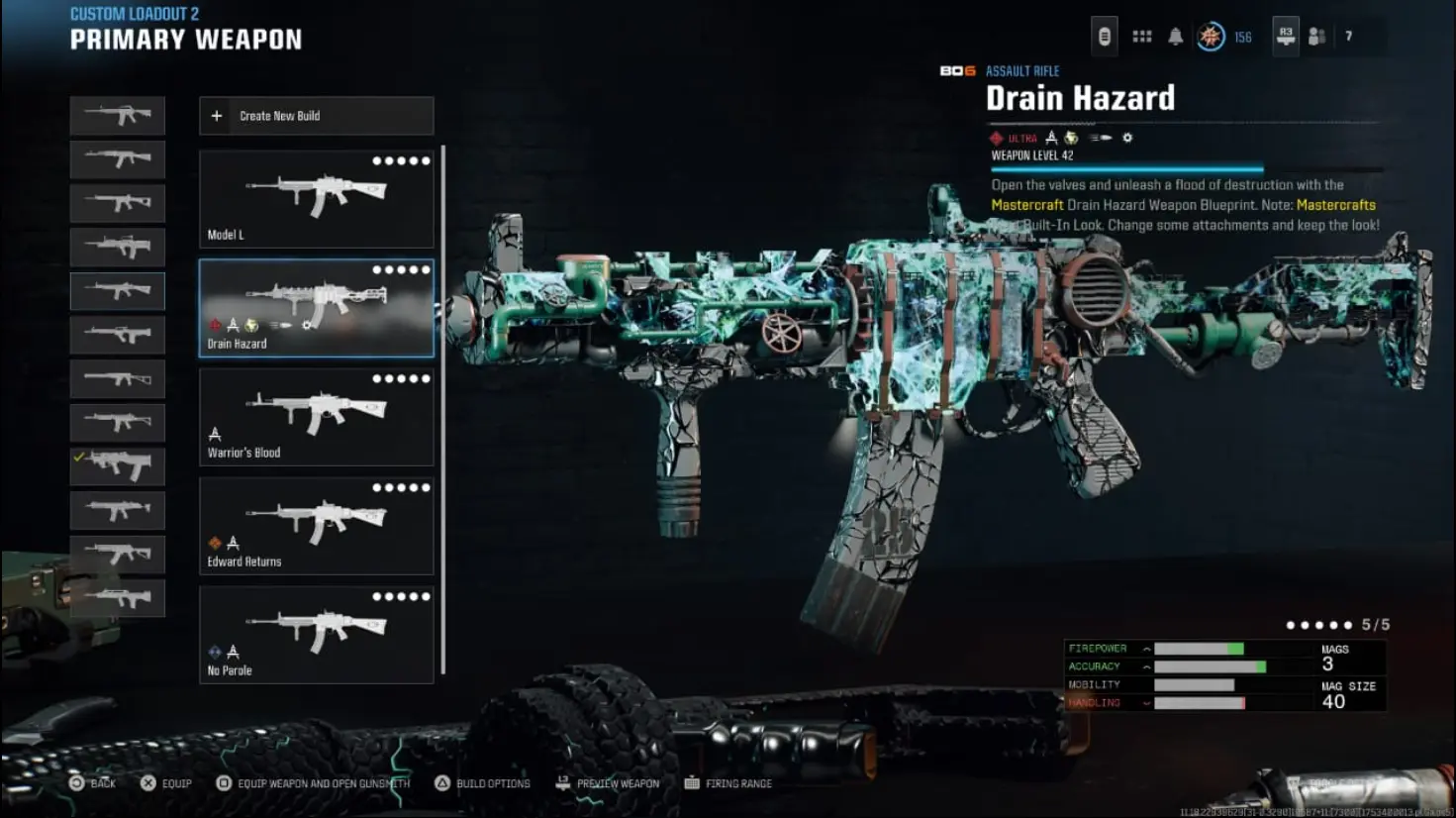The width and height of the screenshot is (1456, 818).
Task: Select the Model L base build
Action: [316, 198]
